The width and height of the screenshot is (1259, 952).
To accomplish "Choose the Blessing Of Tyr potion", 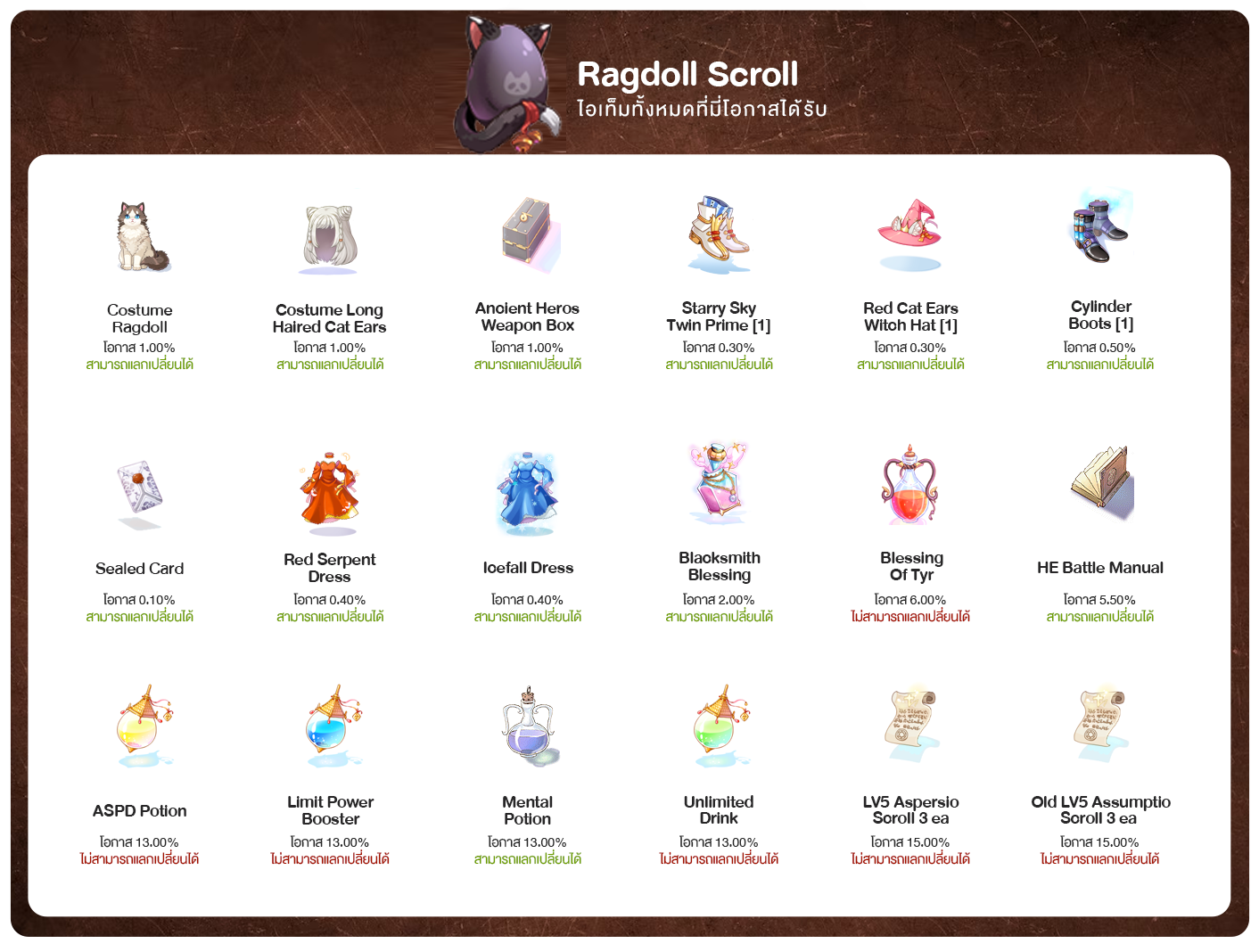I will point(909,486).
